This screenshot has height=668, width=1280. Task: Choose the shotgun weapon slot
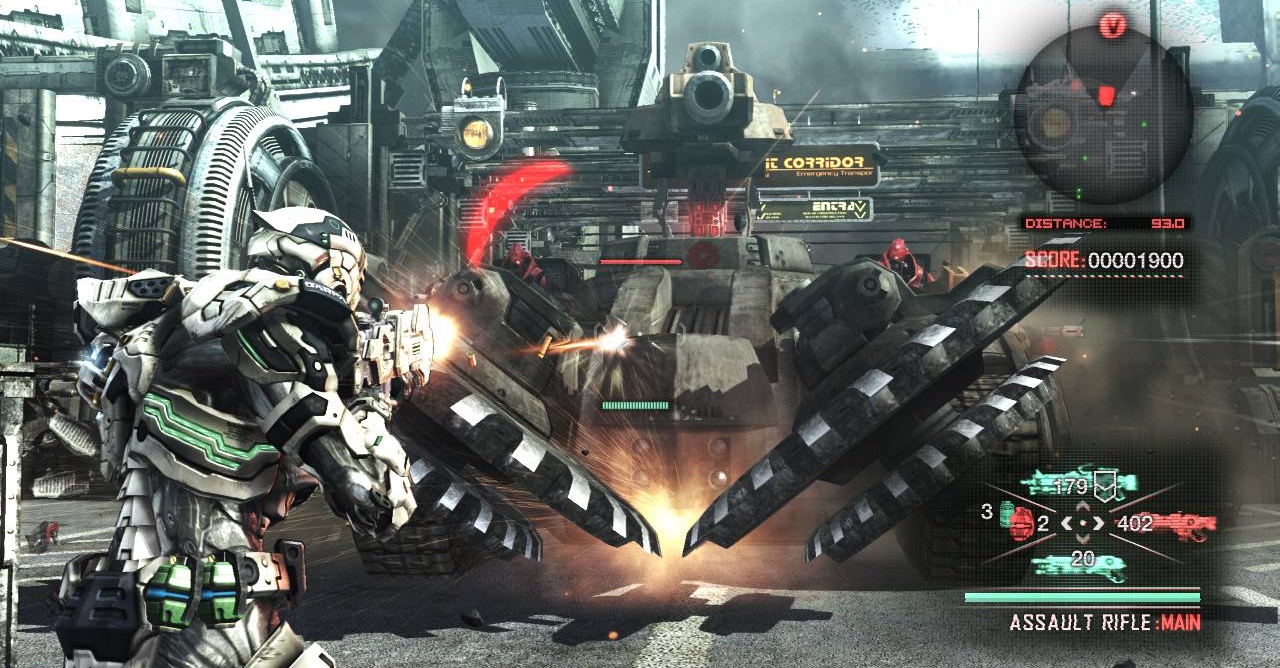point(1078,565)
